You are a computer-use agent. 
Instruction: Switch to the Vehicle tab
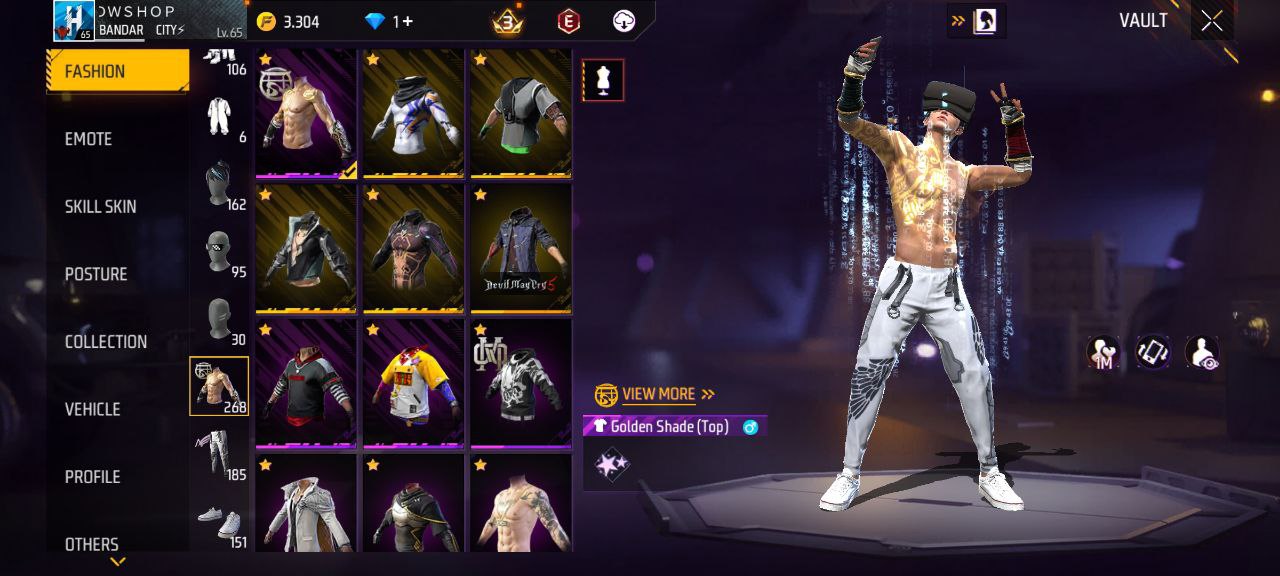point(92,409)
